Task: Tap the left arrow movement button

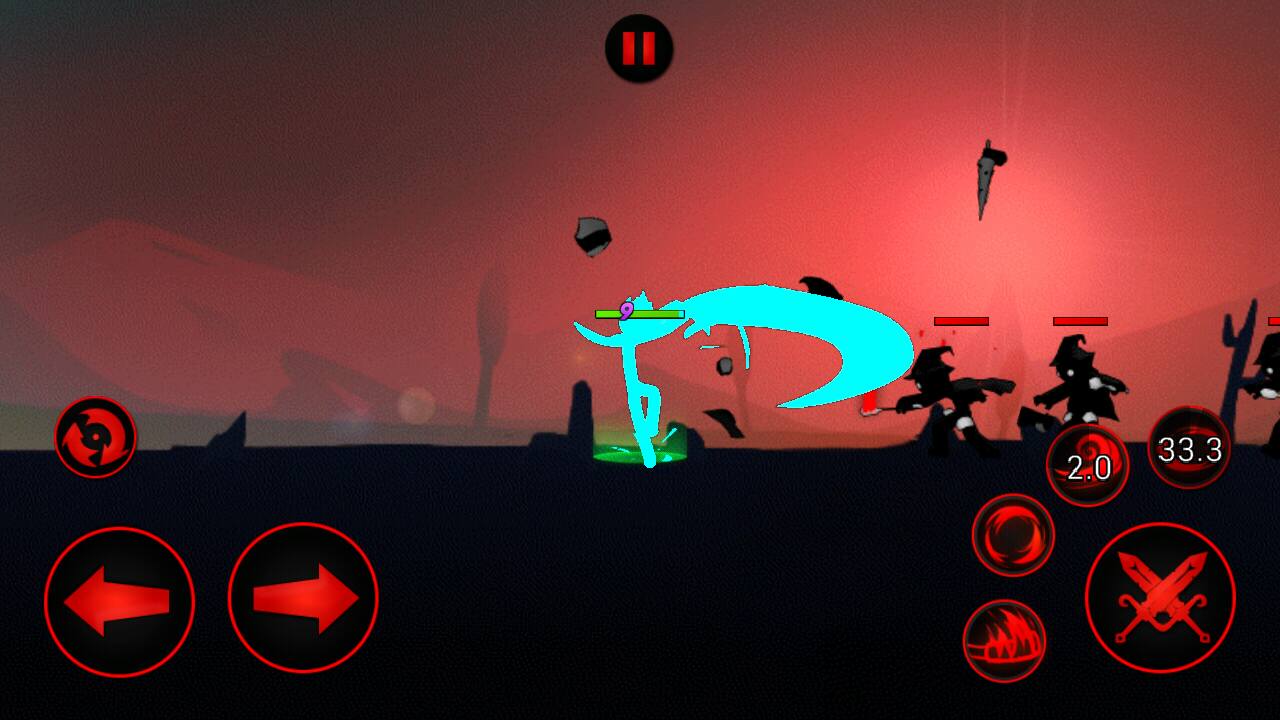Action: [119, 601]
